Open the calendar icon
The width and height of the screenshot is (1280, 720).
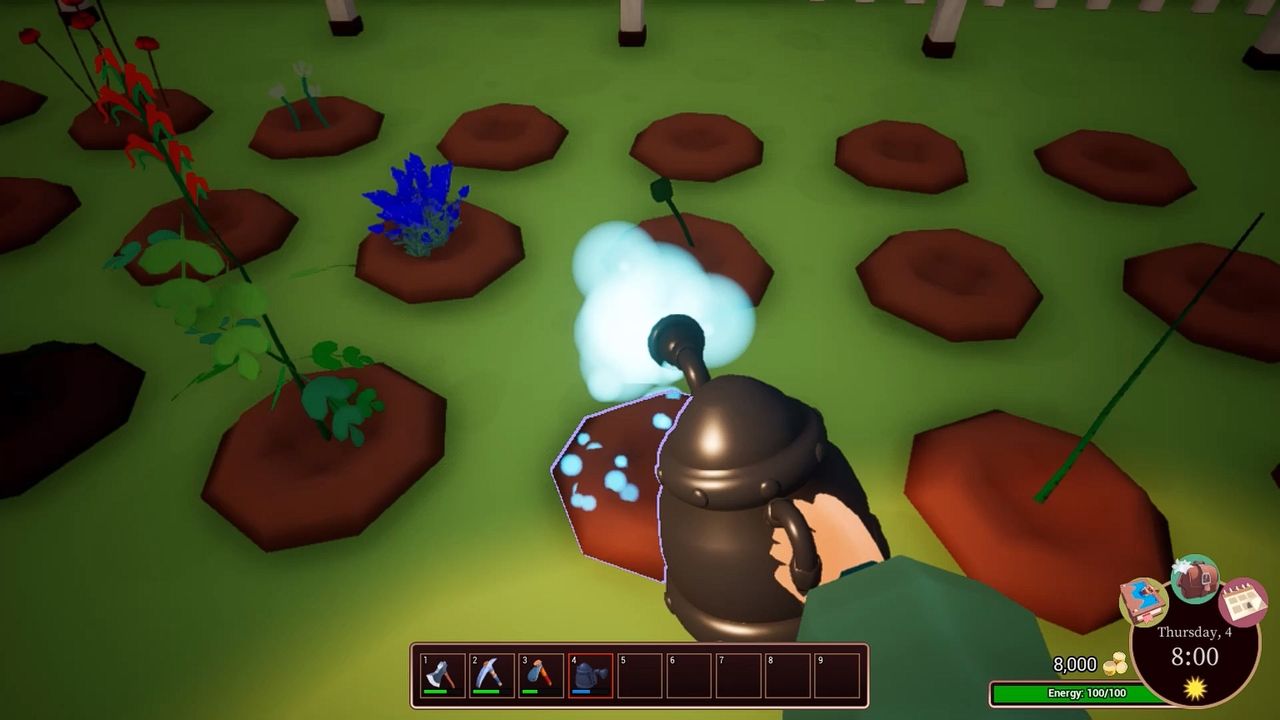(x=1243, y=601)
